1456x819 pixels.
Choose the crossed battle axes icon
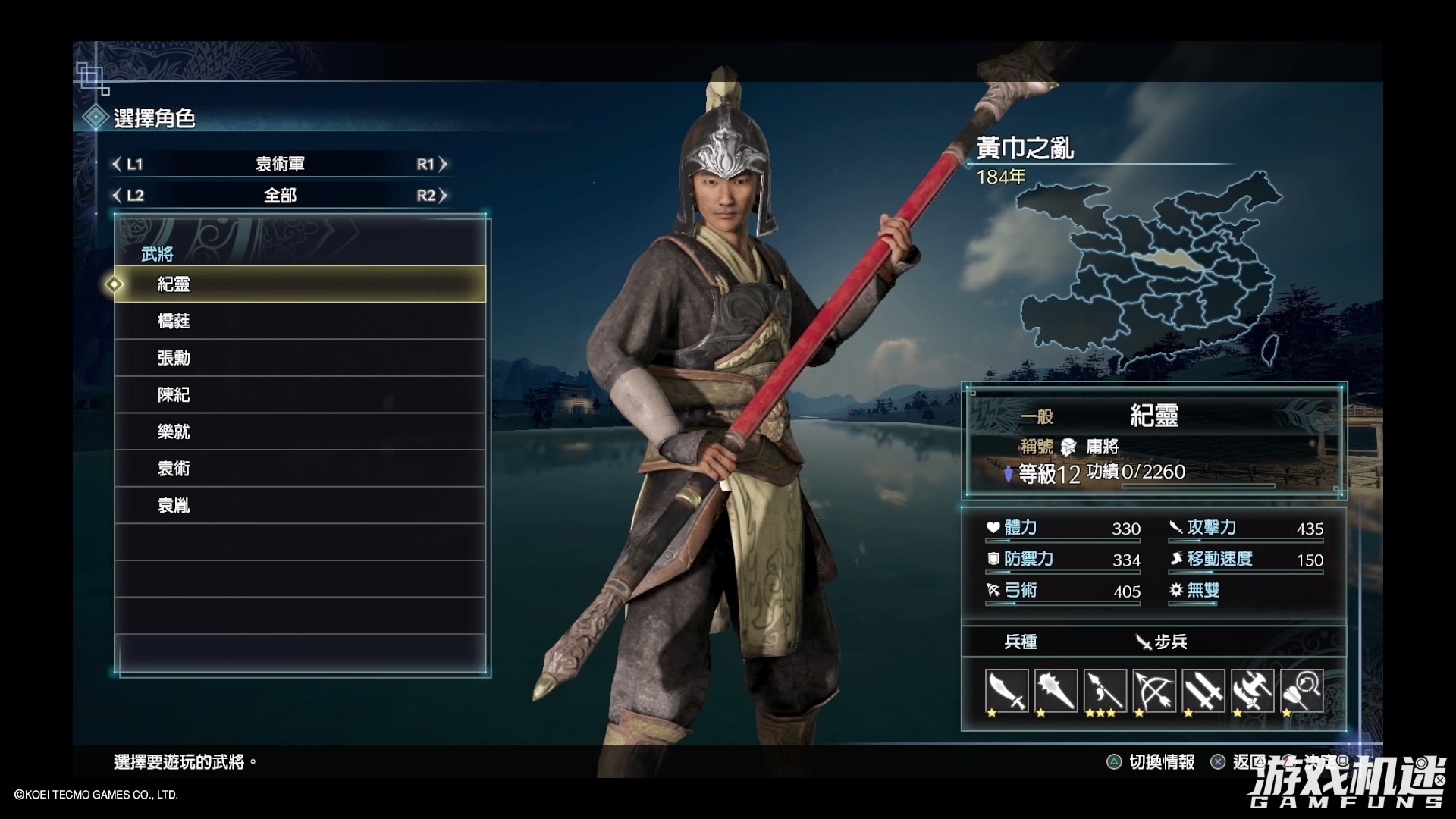[x=1253, y=691]
